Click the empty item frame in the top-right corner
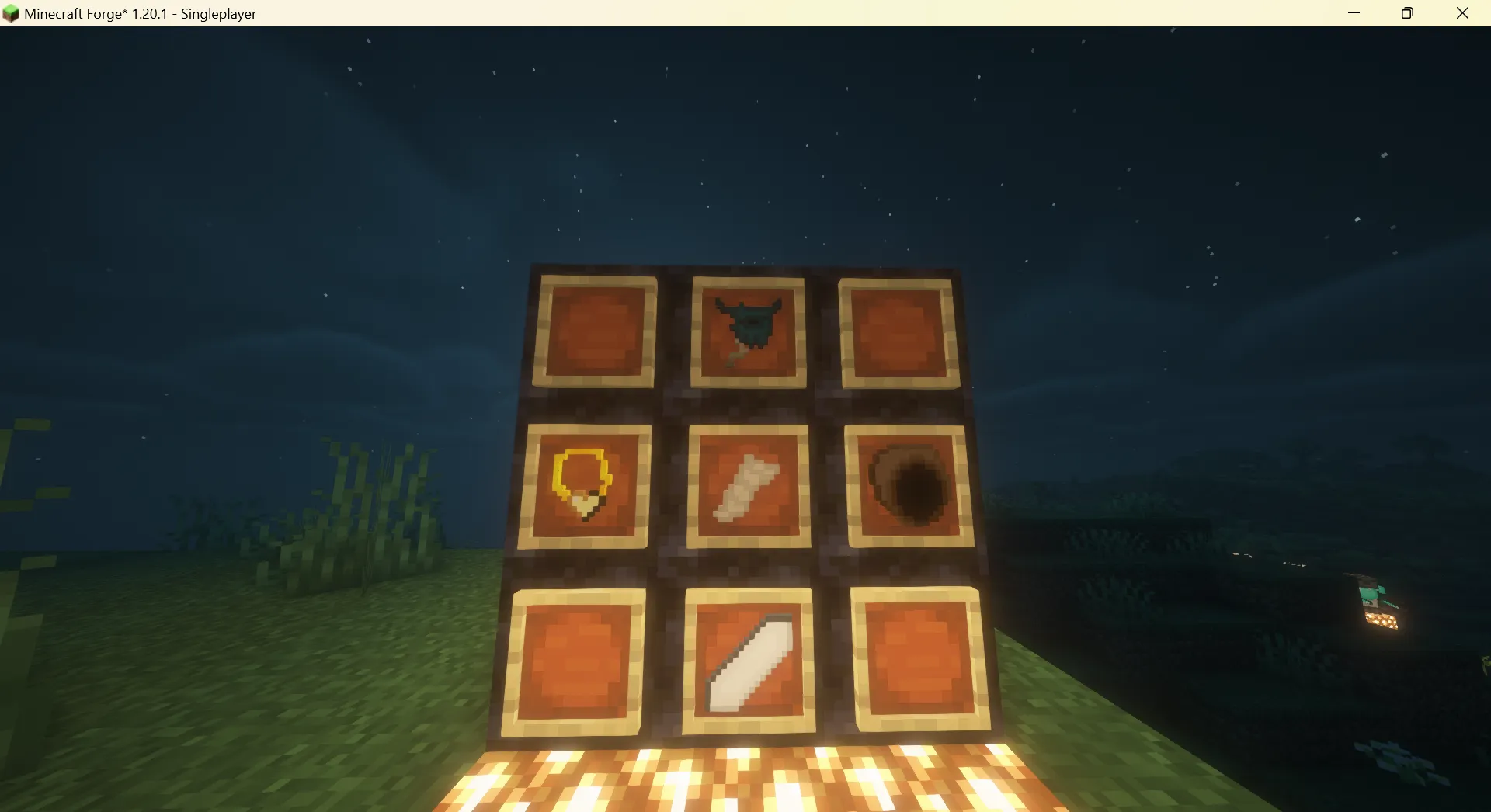Image resolution: width=1491 pixels, height=812 pixels. (897, 332)
